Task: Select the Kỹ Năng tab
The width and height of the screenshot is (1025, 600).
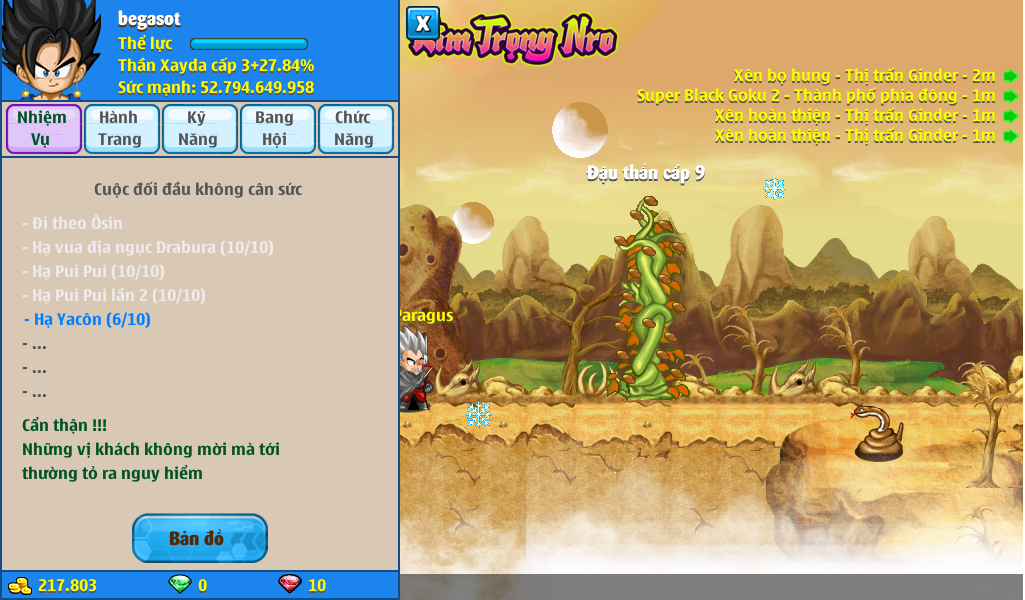Action: [x=199, y=129]
